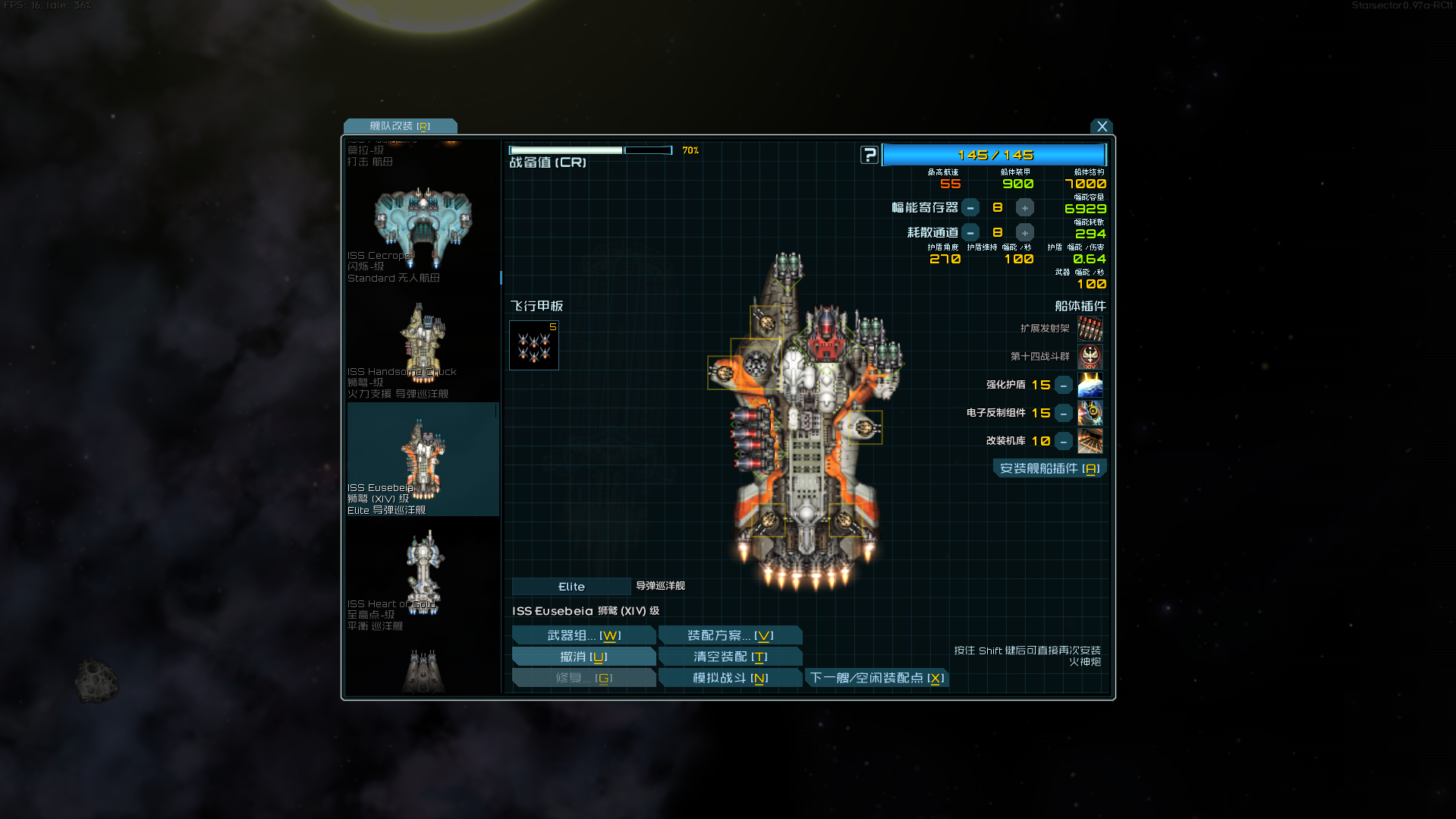
Task: Start a 模拟战斗 simulation
Action: coord(730,678)
